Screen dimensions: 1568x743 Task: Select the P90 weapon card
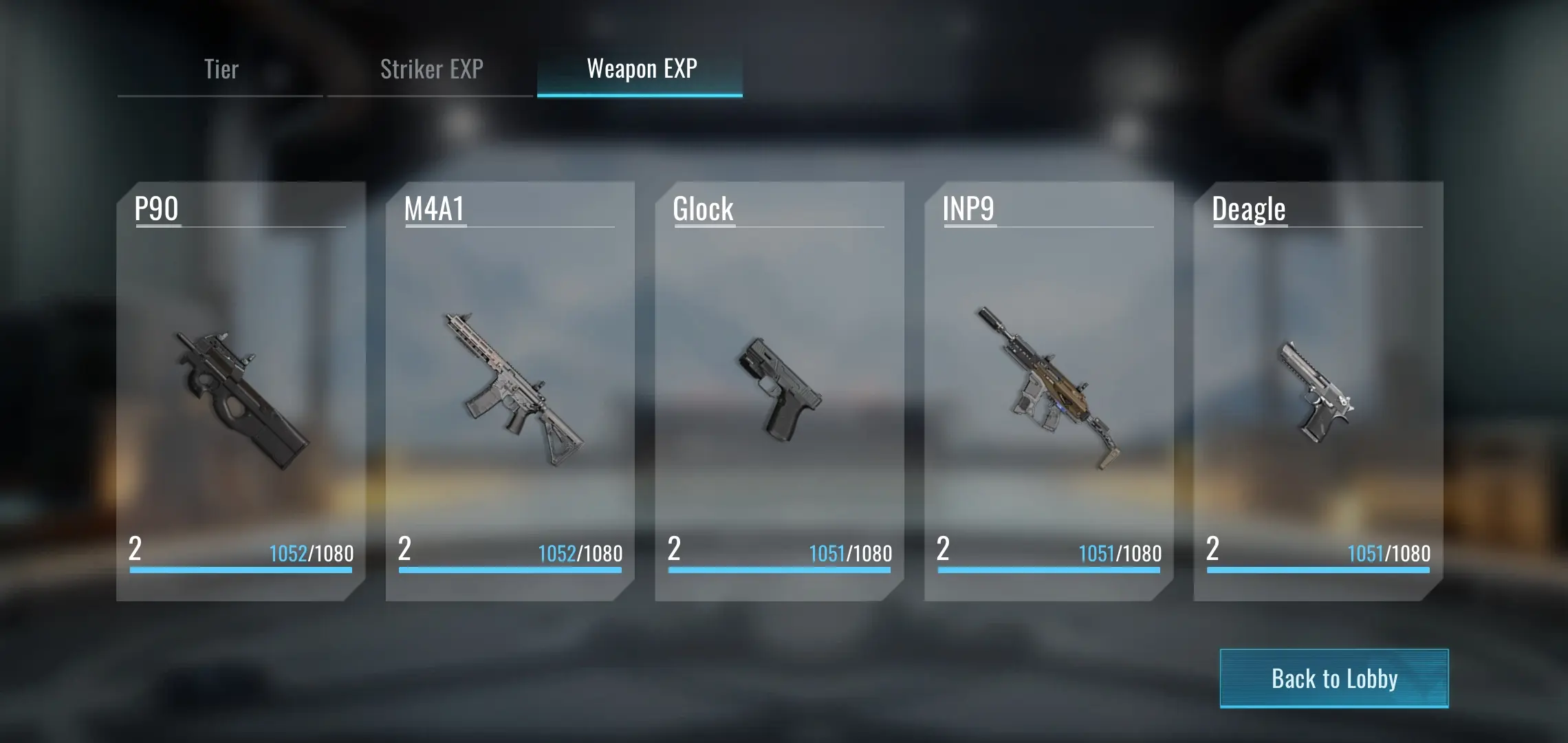pos(241,391)
